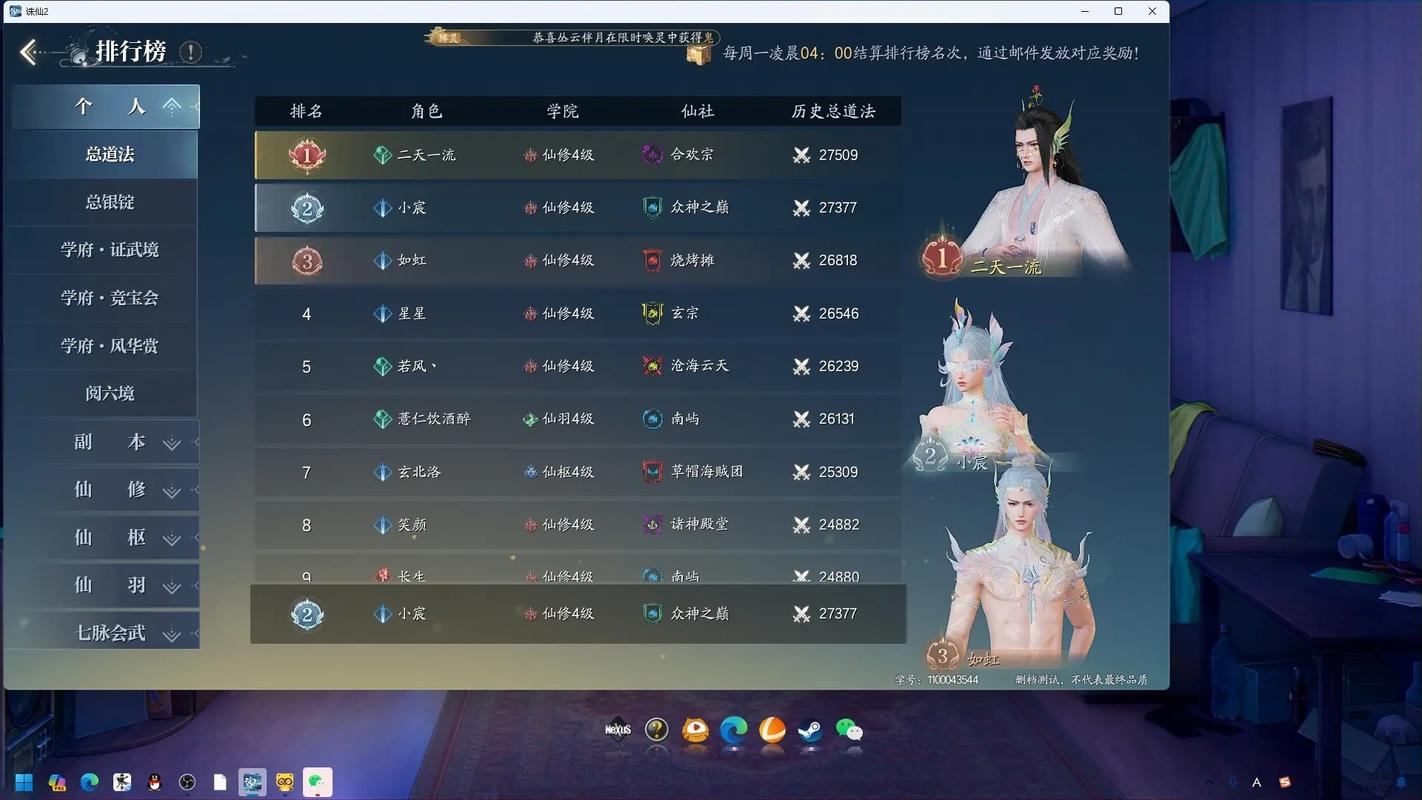The image size is (1422, 800).
Task: Click the exclamation icon beside 排行榜 title
Action: point(190,52)
